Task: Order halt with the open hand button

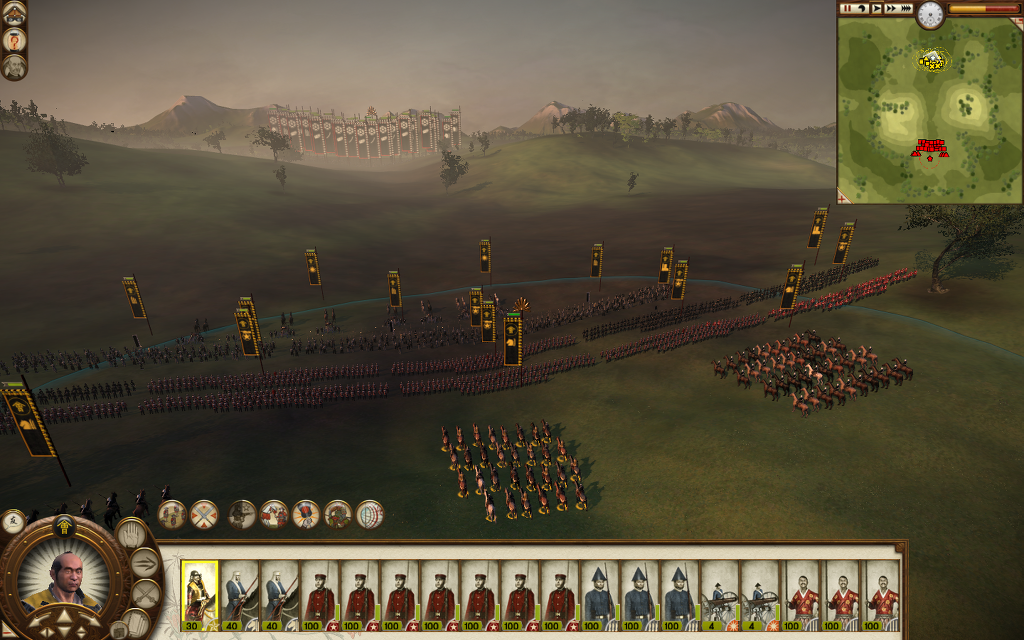Action: [x=131, y=534]
